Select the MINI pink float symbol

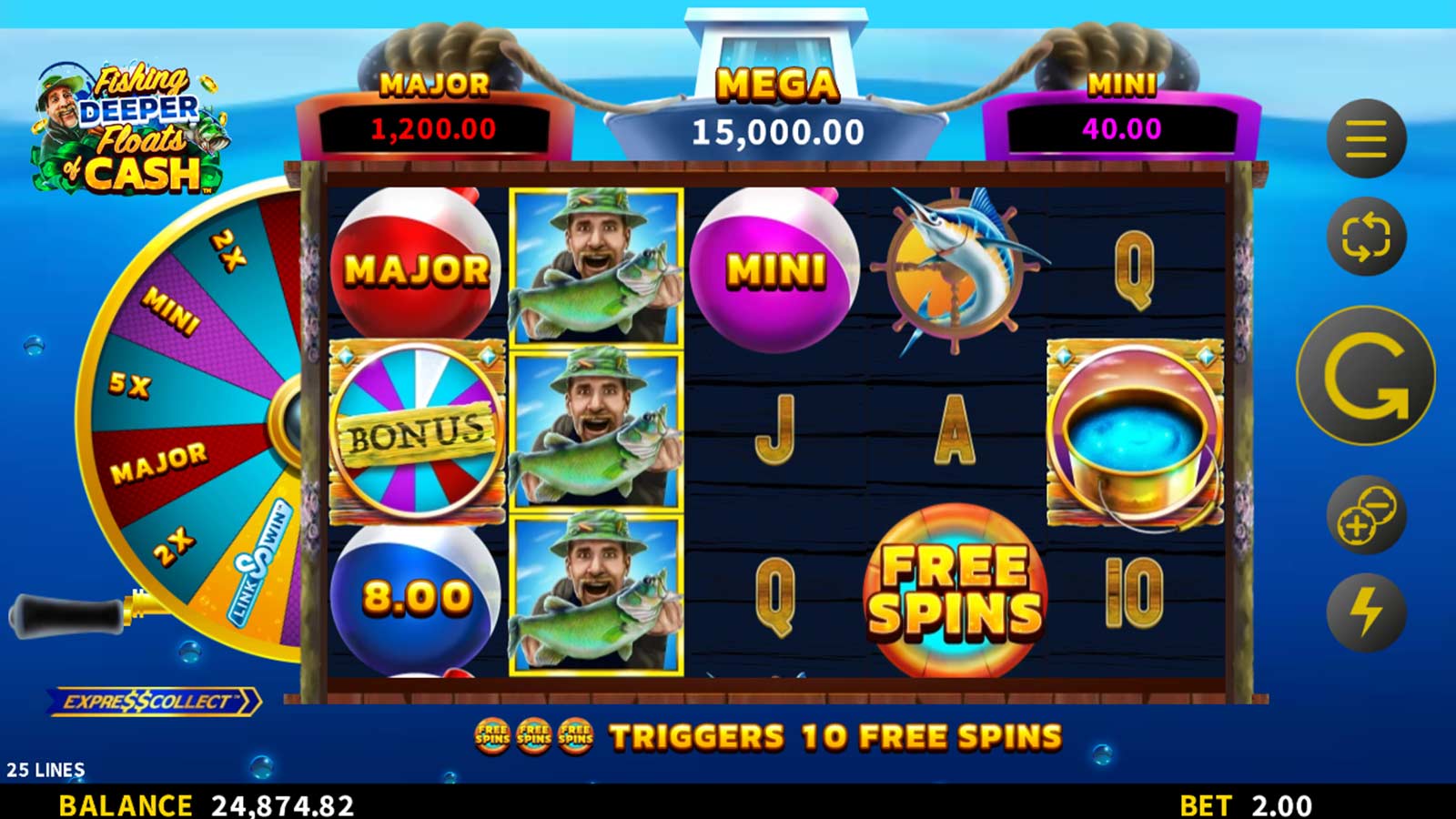[x=773, y=268]
